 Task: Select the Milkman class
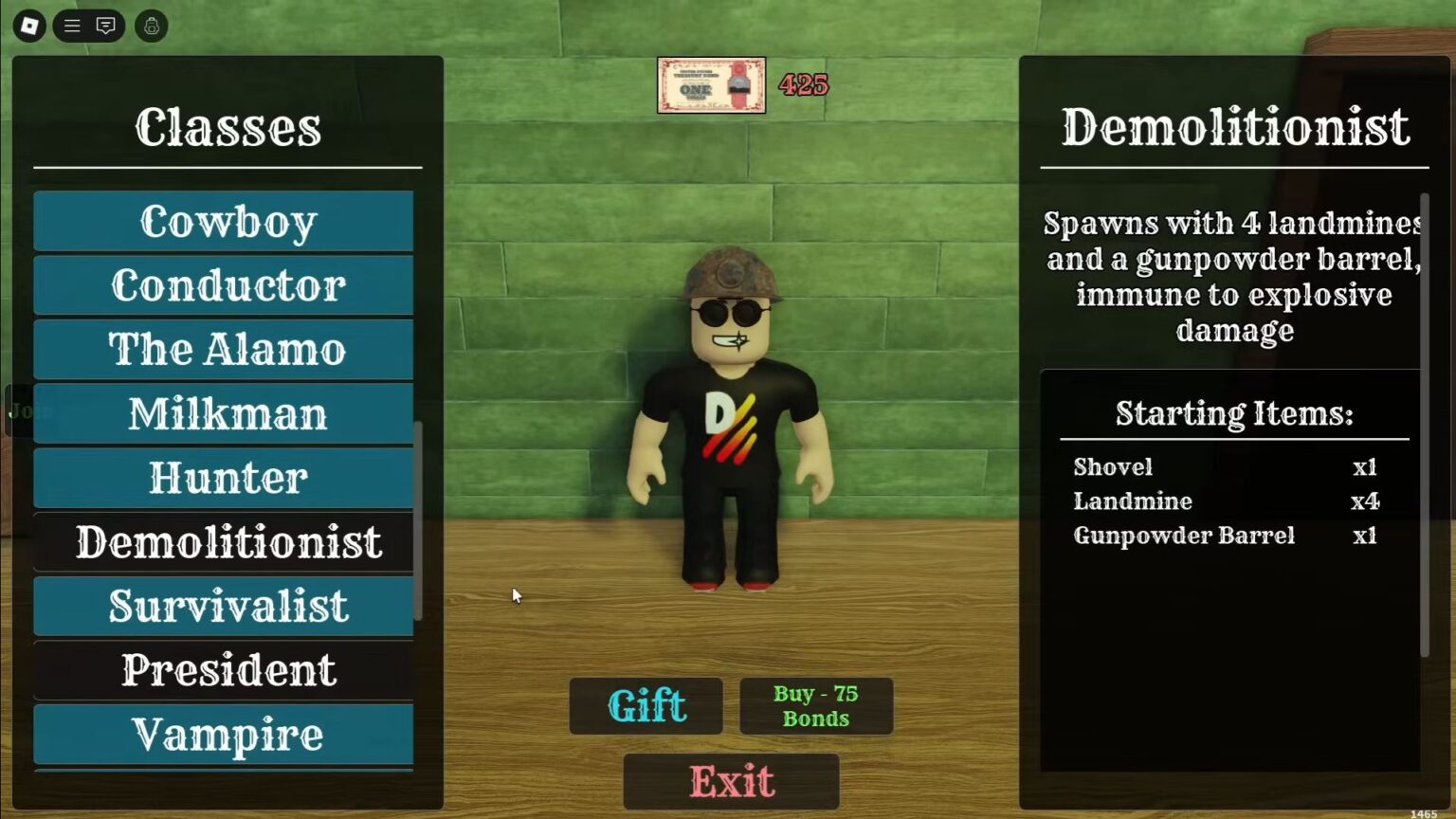pos(224,413)
